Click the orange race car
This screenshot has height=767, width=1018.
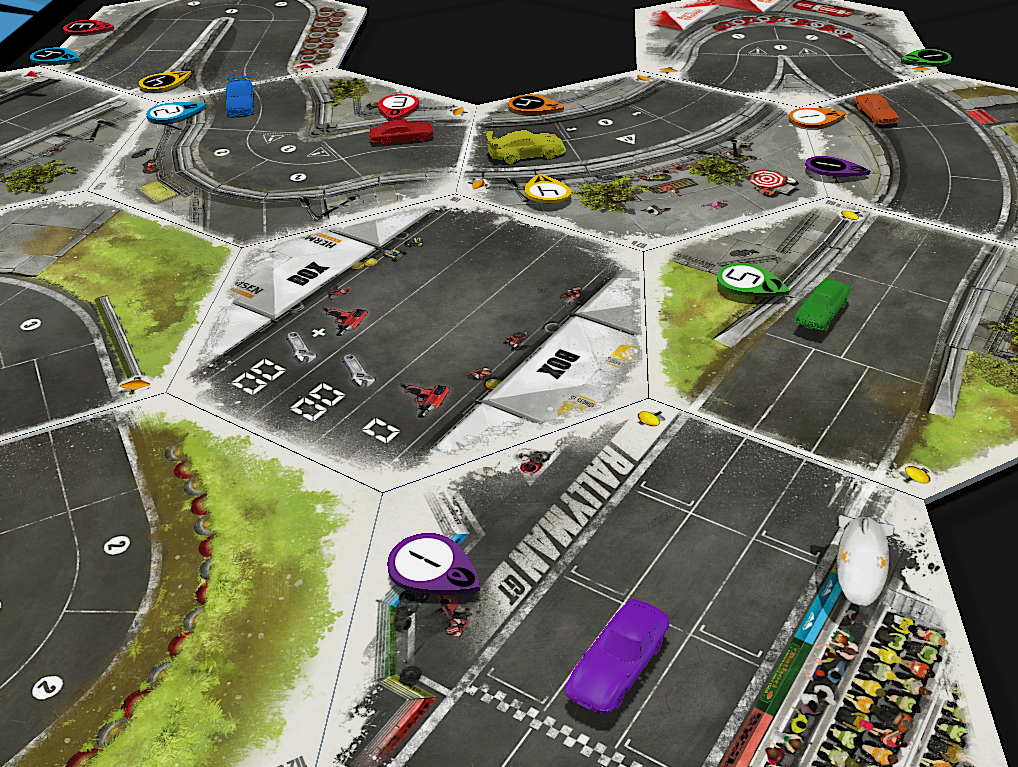coord(876,109)
